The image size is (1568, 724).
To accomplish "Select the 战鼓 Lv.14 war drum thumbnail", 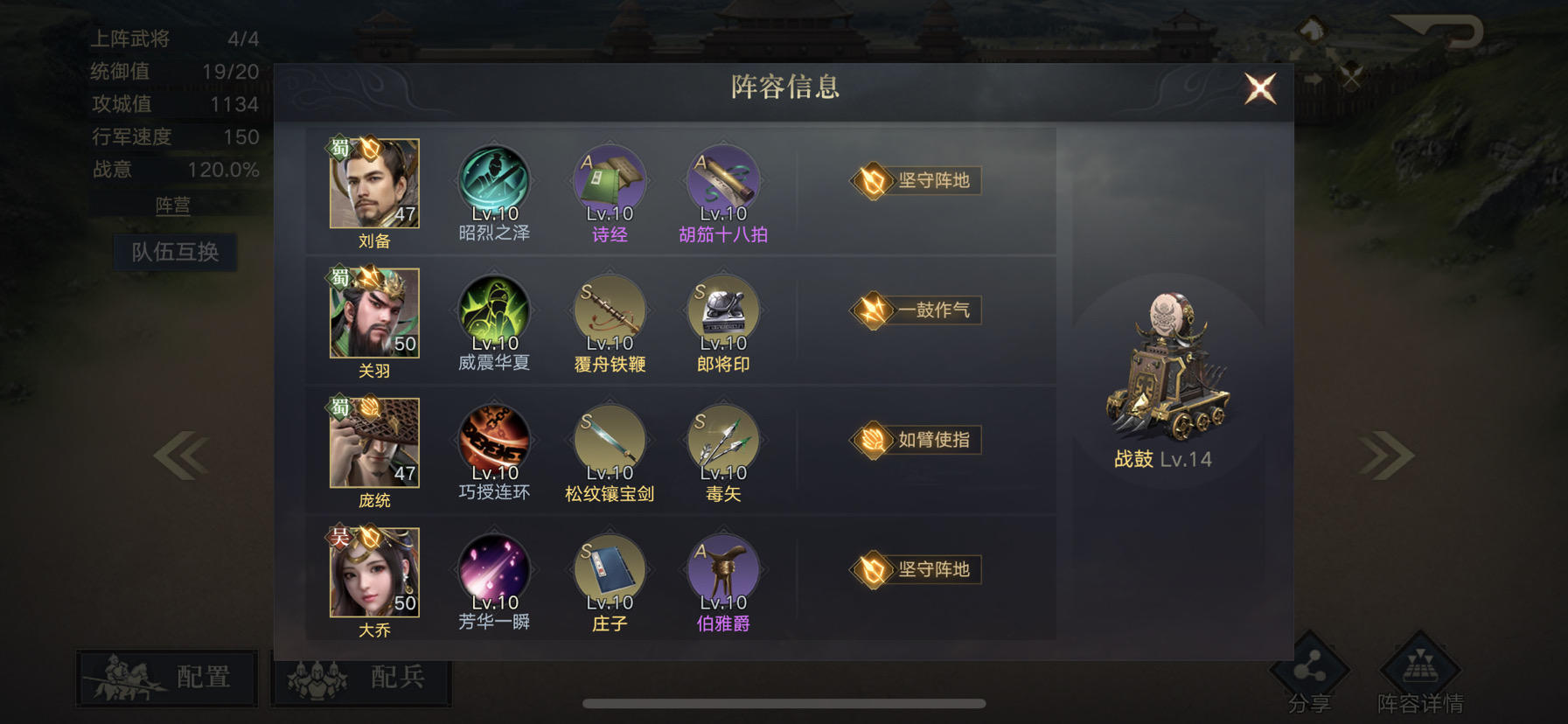I will point(1171,367).
